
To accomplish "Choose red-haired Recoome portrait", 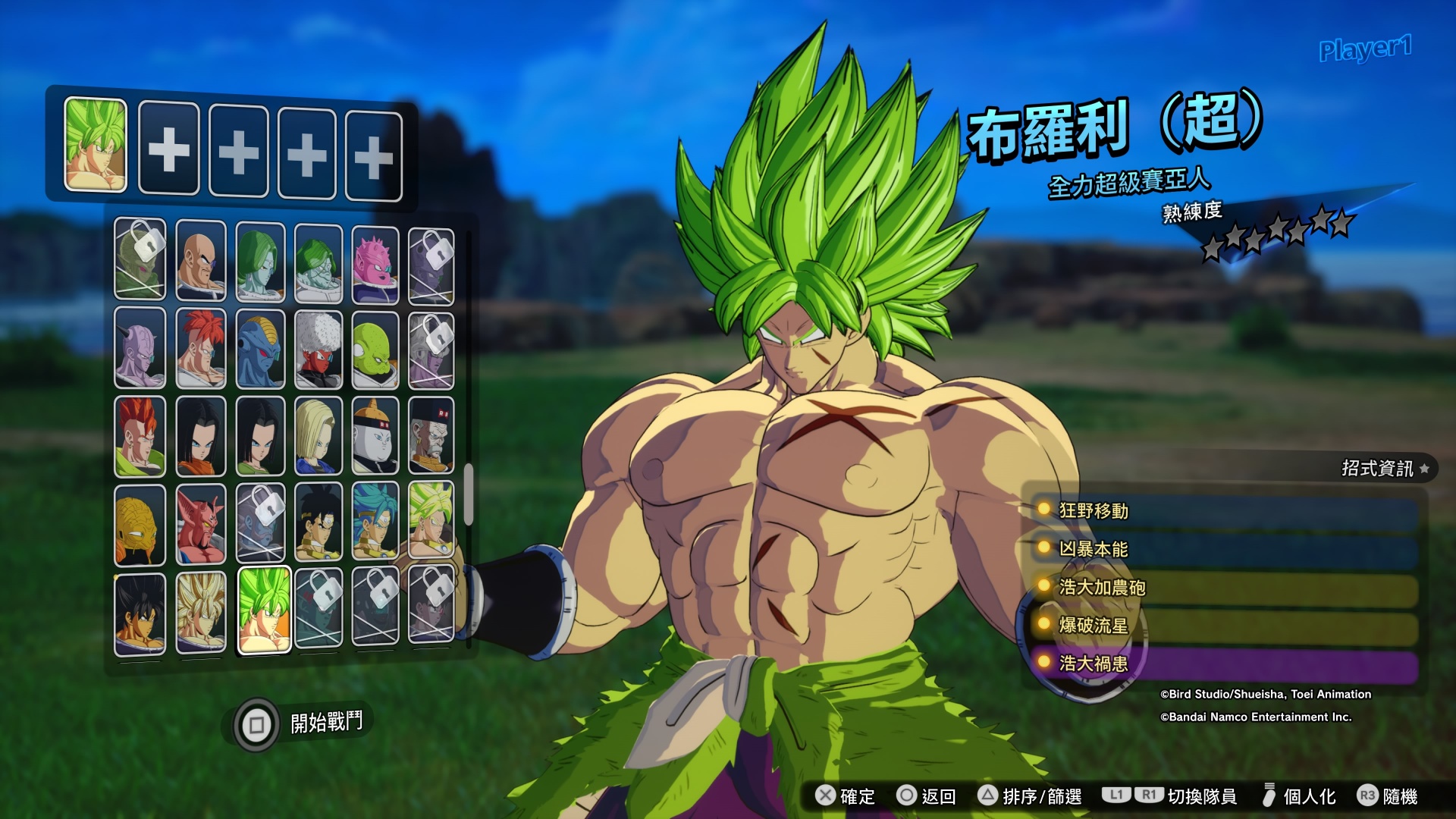I will point(201,349).
